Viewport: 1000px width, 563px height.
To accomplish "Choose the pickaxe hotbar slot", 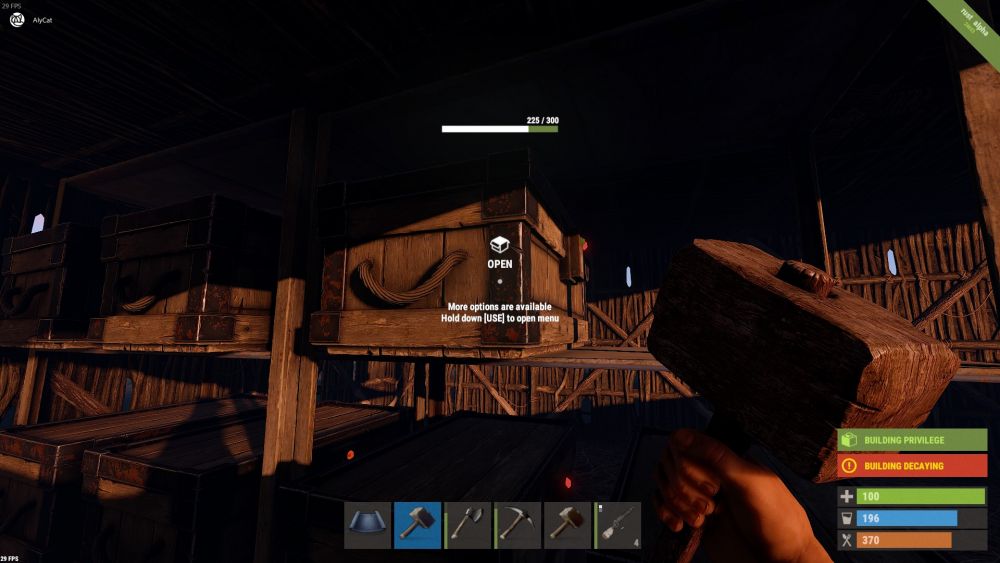I will (x=517, y=525).
